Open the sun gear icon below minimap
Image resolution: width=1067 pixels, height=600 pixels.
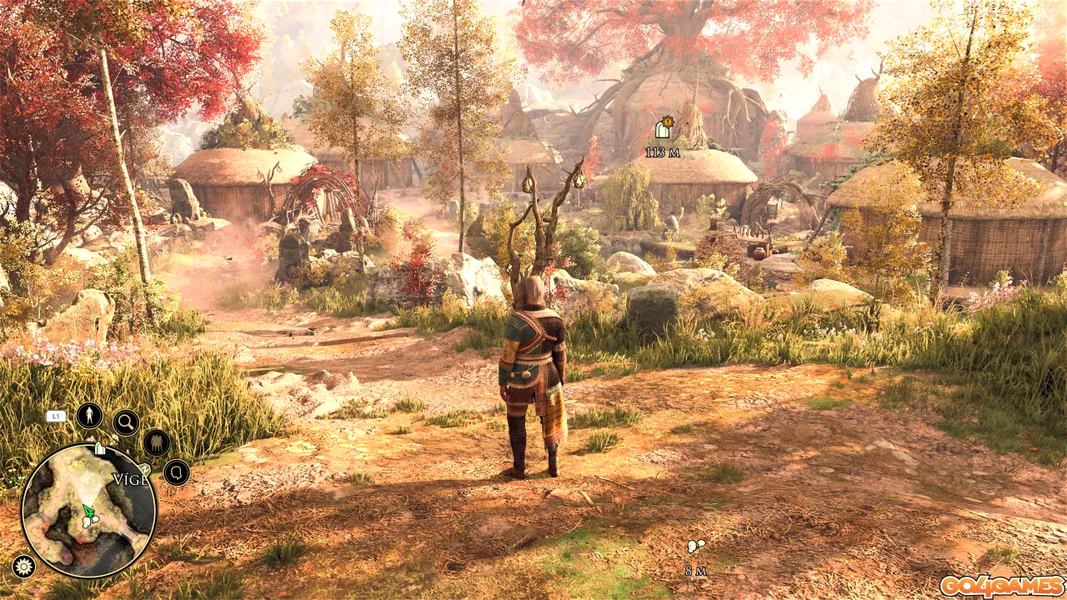23,566
